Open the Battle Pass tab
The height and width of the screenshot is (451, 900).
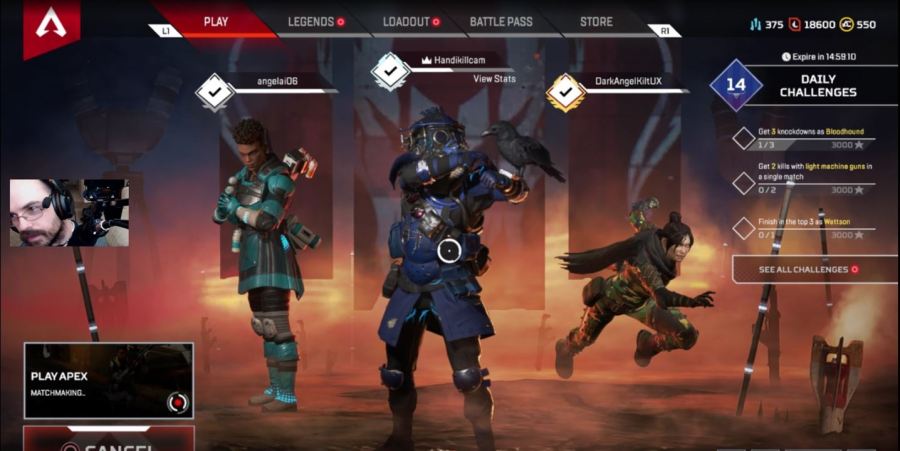point(501,21)
